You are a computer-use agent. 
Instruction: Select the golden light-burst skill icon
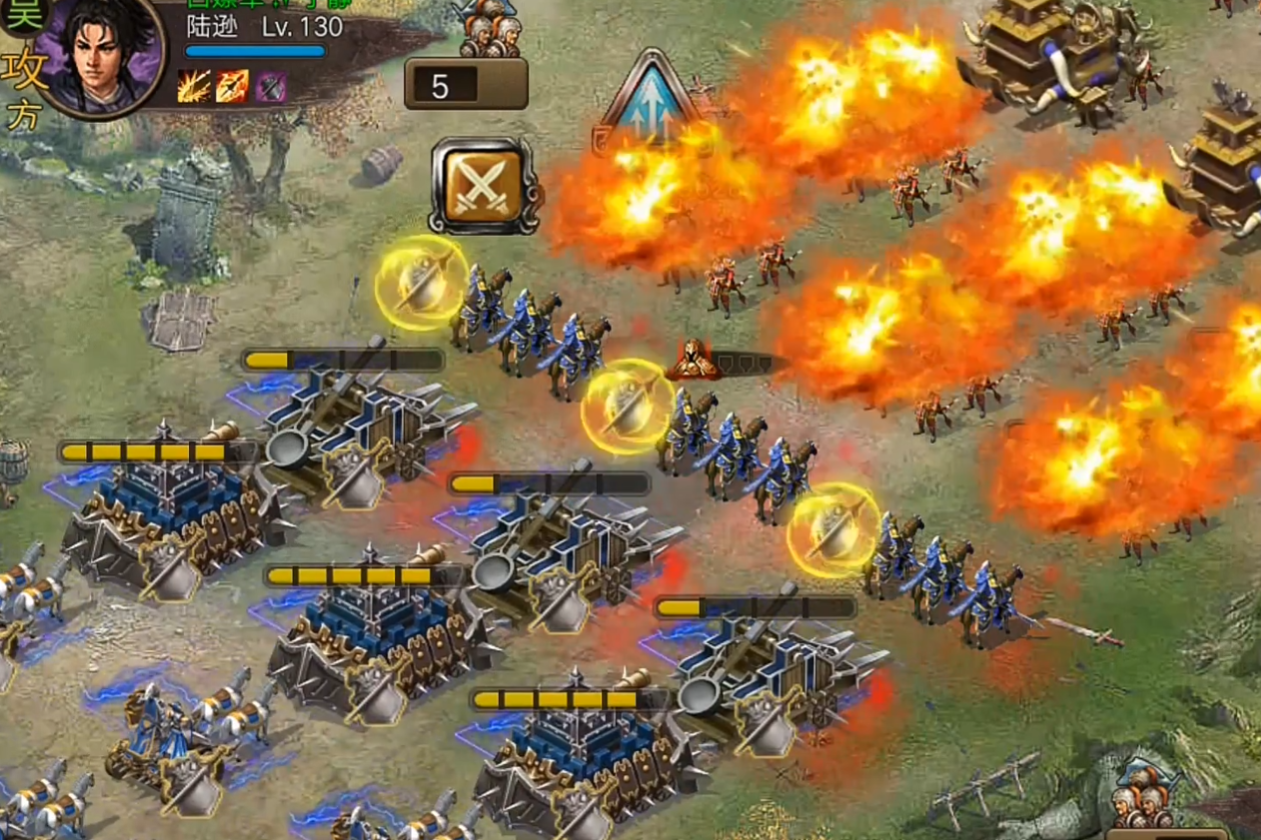point(194,87)
